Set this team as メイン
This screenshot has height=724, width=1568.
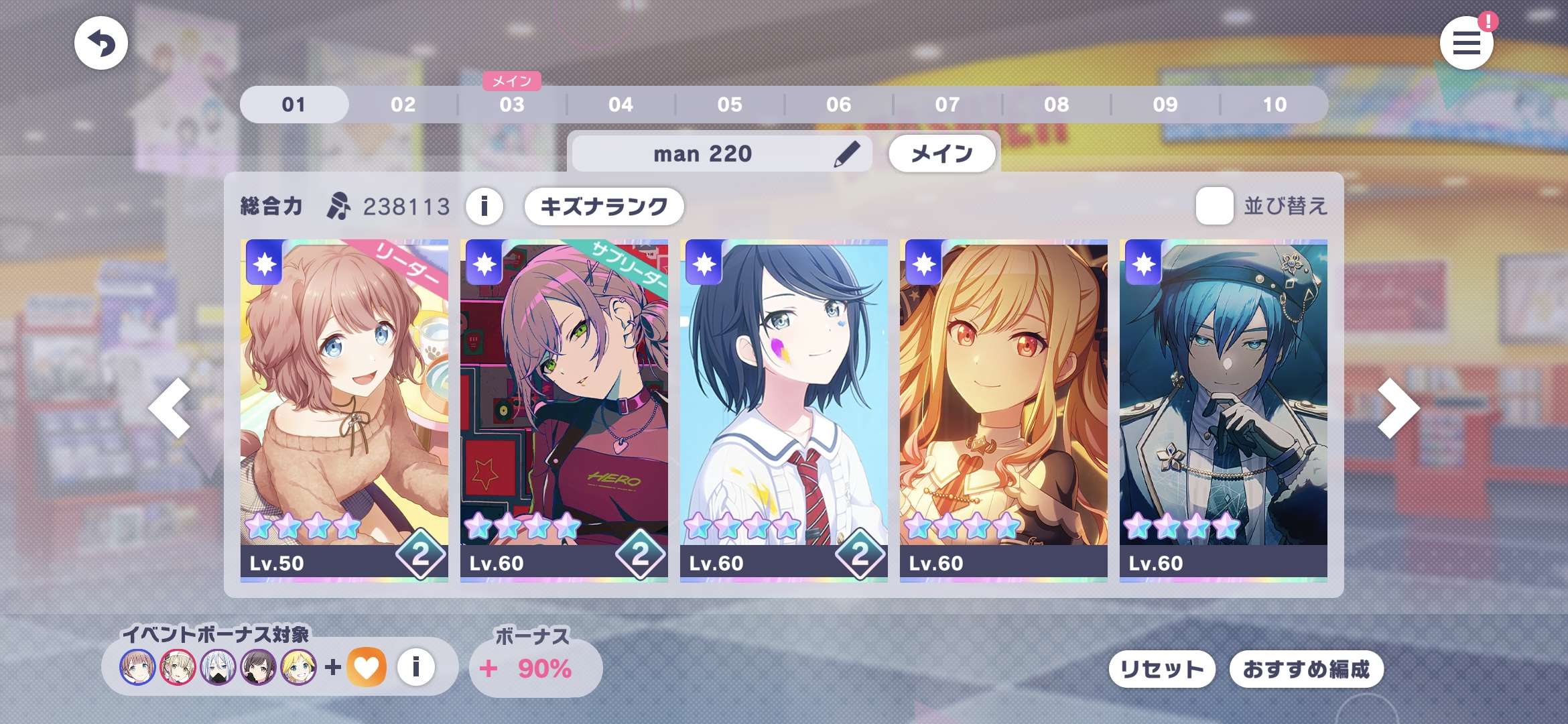tap(941, 154)
